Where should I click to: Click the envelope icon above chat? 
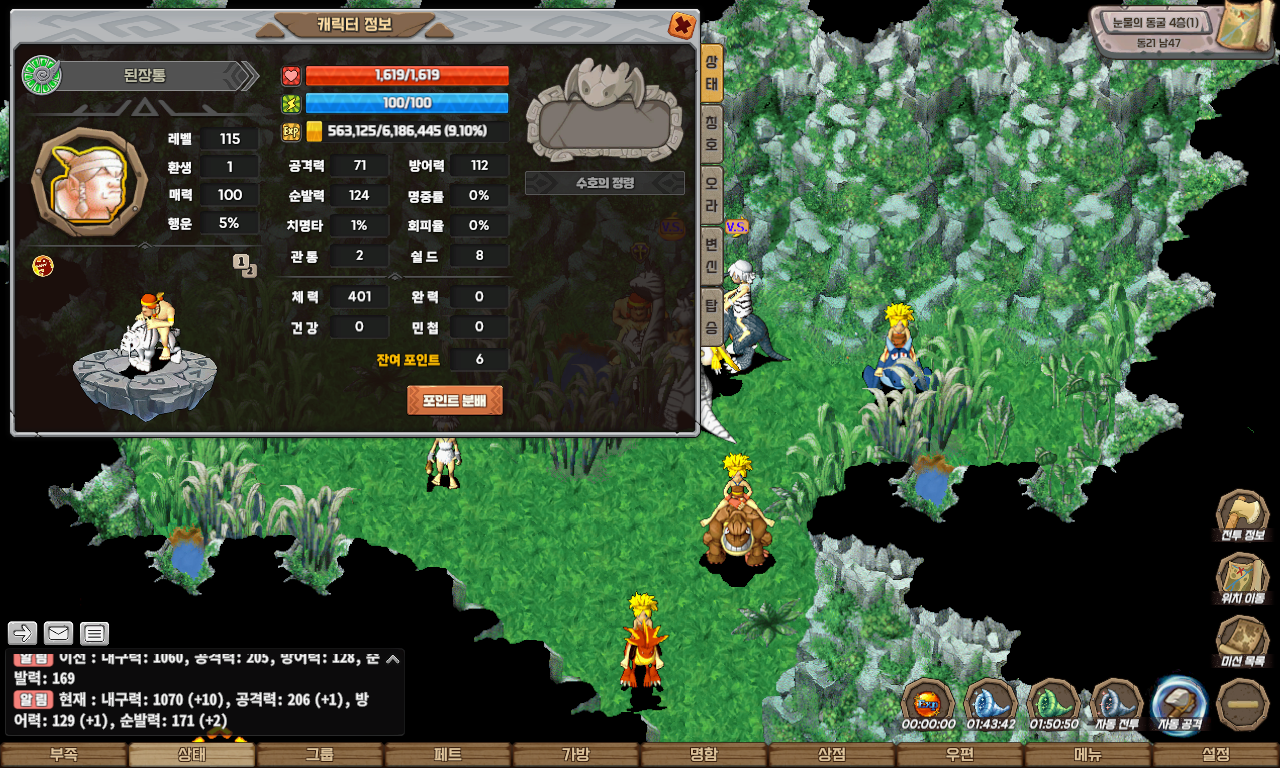[x=58, y=633]
